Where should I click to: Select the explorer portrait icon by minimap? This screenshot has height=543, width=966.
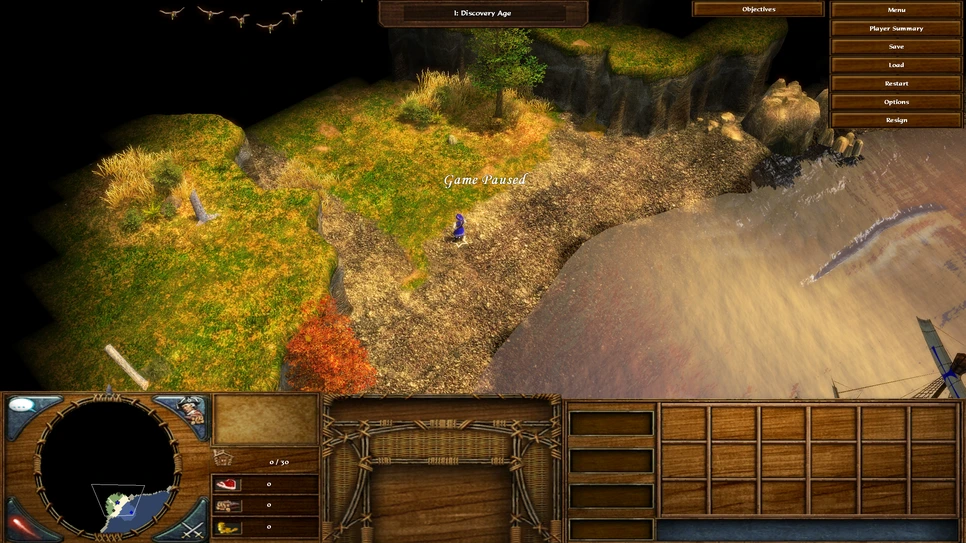tap(193, 411)
